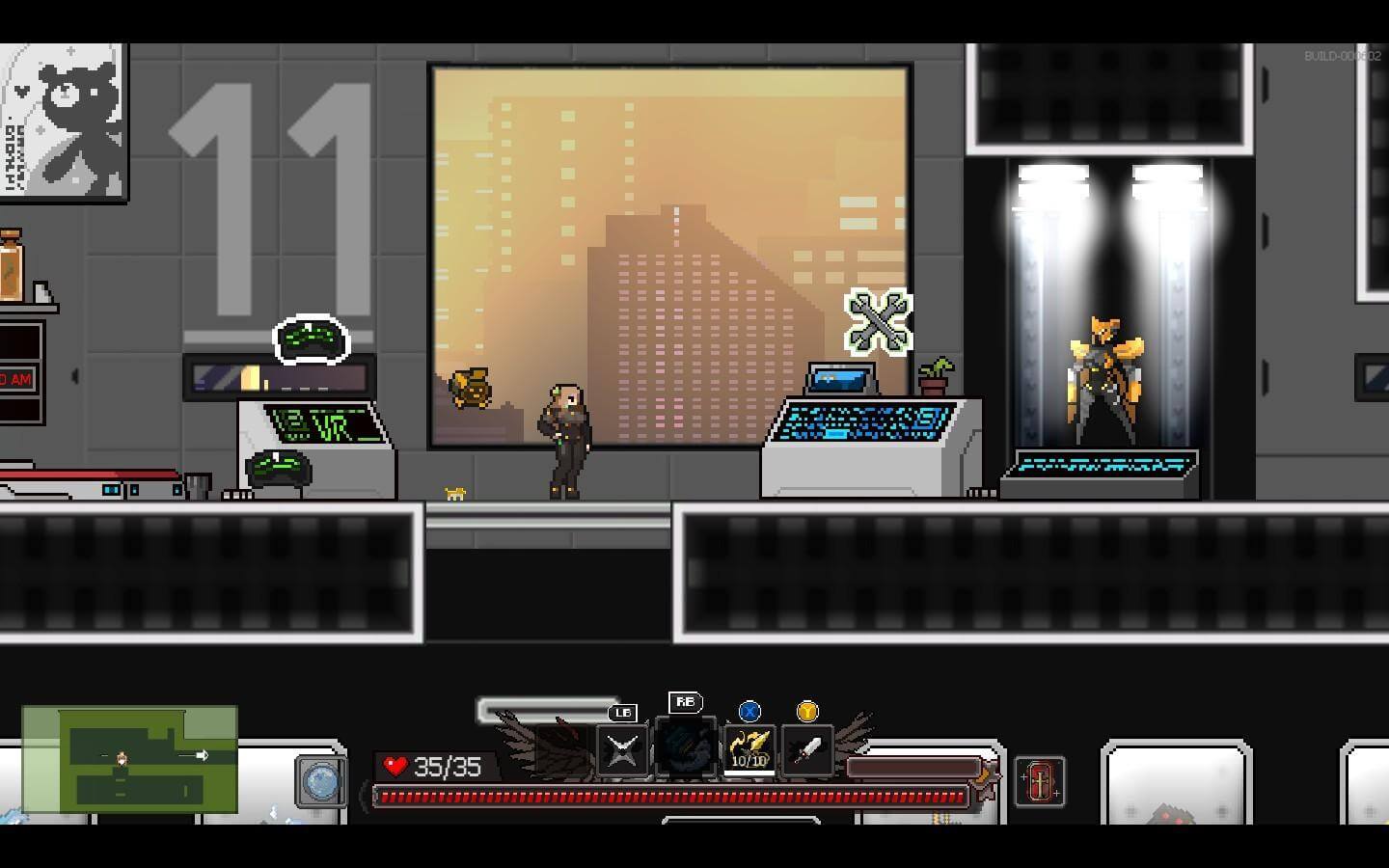Use the golden dagger 10/10 ability

pyautogui.click(x=749, y=749)
